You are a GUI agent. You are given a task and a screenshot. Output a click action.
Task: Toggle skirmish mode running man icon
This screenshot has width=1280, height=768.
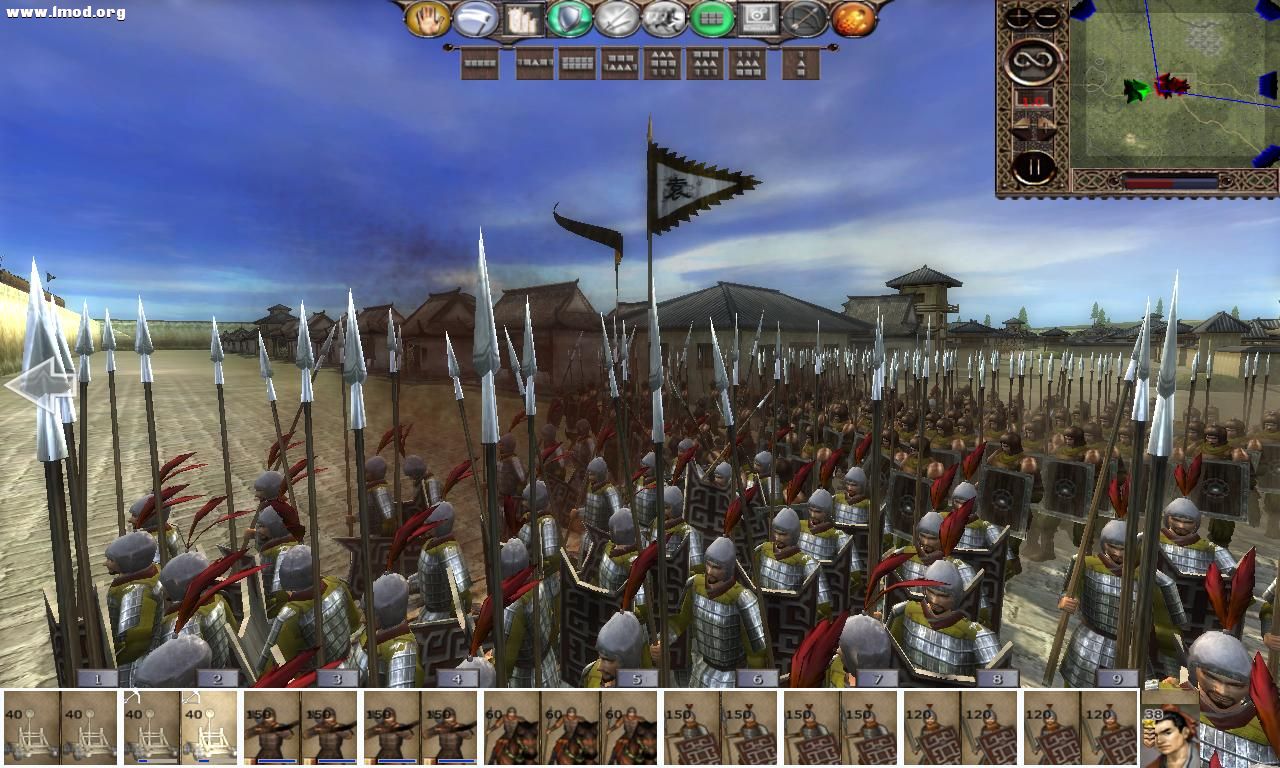pyautogui.click(x=665, y=20)
